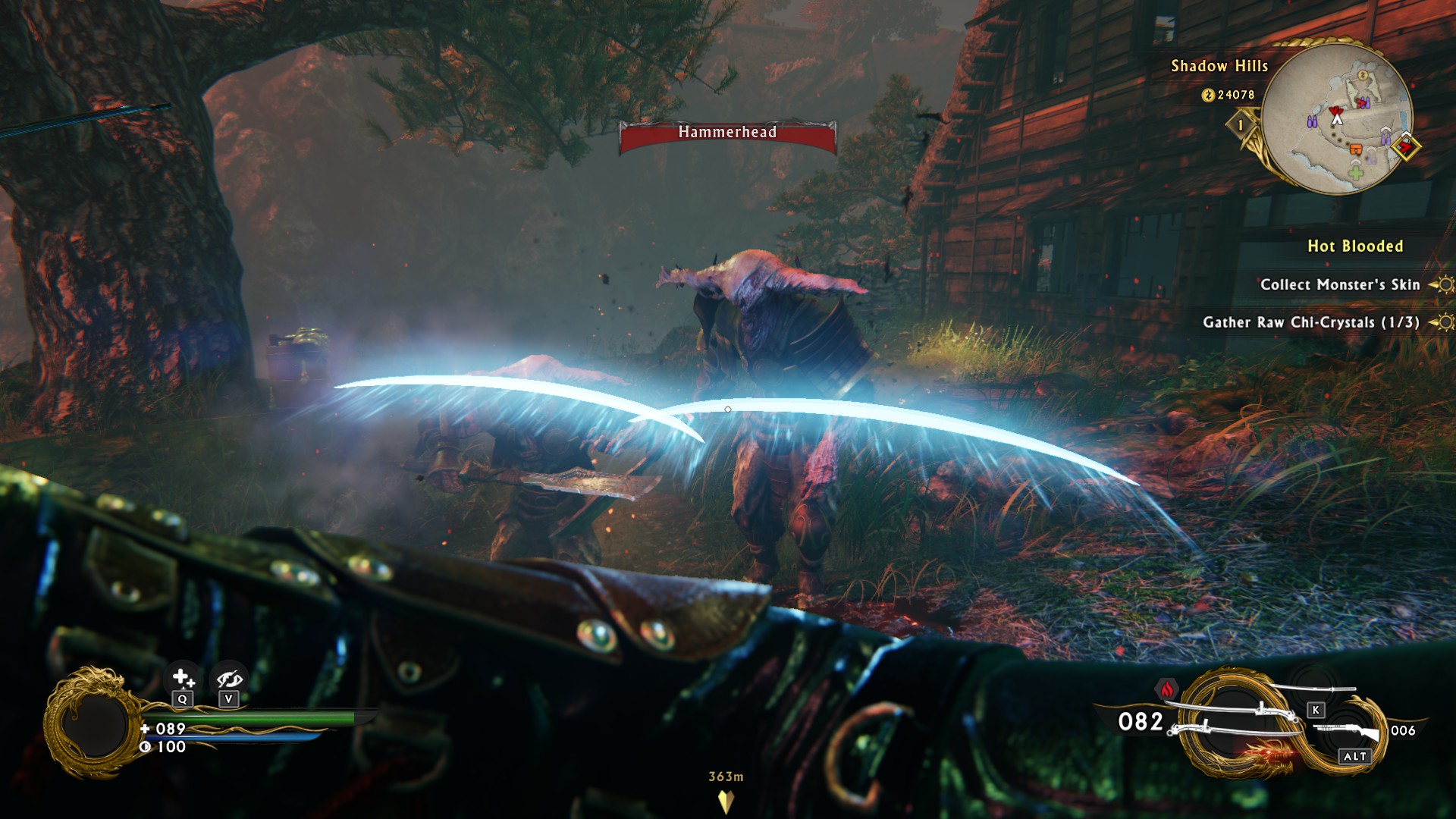This screenshot has width=1456, height=819.
Task: Activate the healing plus ability icon
Action: click(182, 677)
